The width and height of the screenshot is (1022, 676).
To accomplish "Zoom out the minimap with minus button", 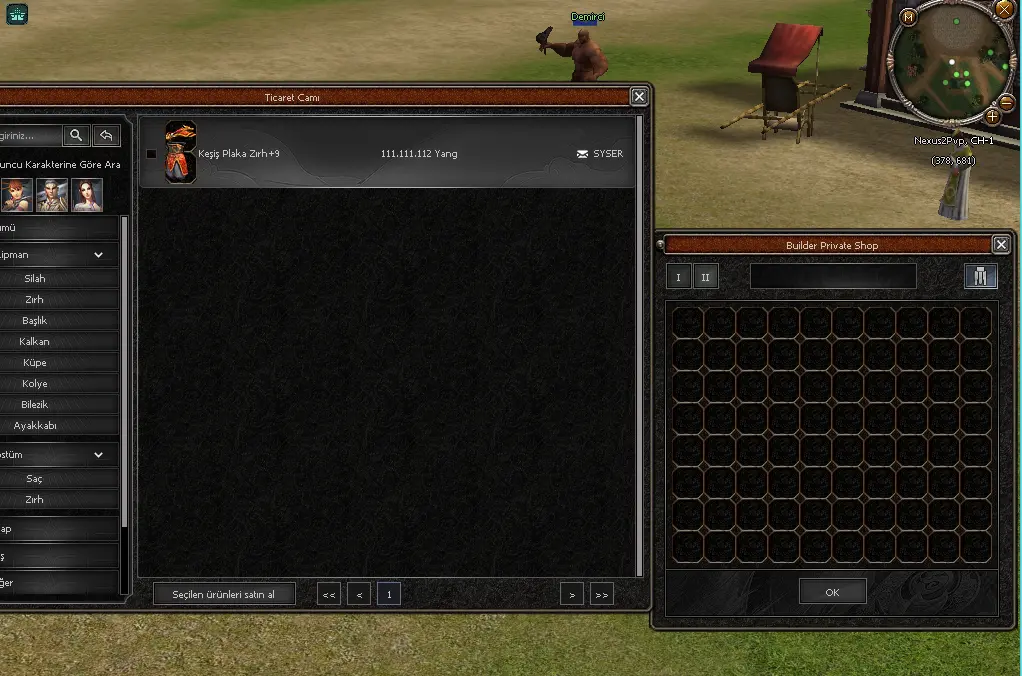I will [x=1007, y=102].
